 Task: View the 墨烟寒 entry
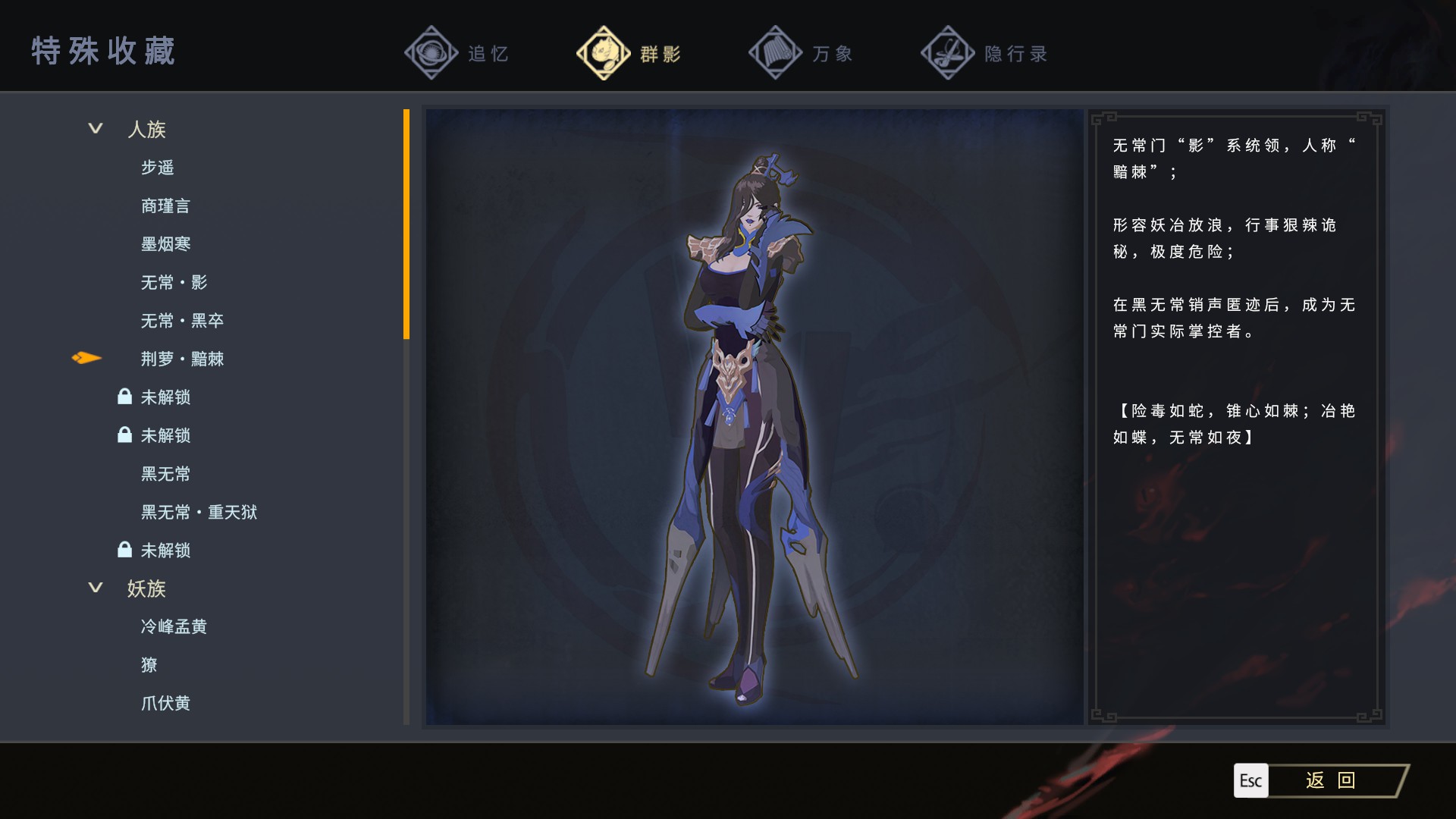[165, 244]
